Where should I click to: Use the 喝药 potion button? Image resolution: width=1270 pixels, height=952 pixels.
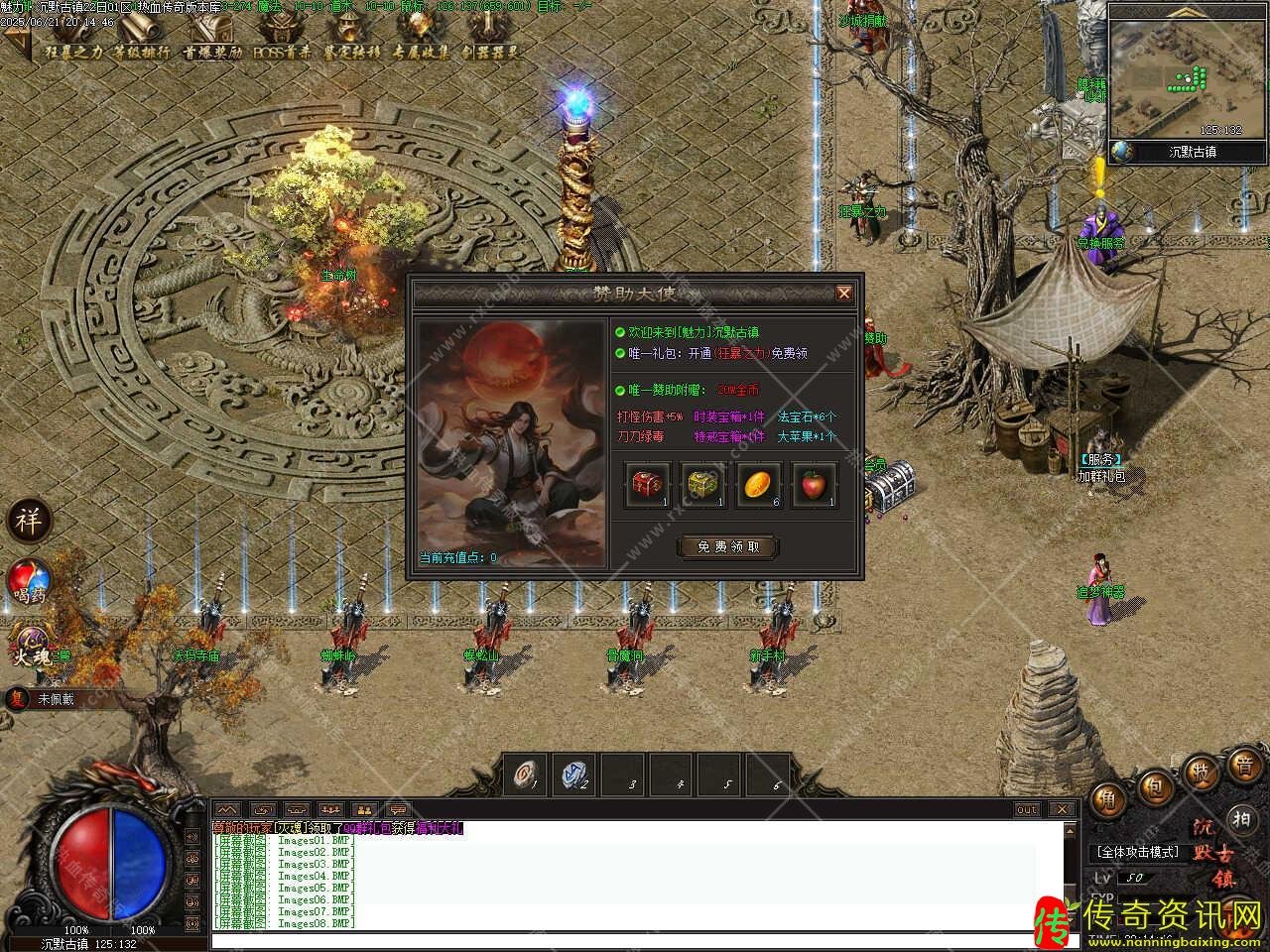[30, 582]
